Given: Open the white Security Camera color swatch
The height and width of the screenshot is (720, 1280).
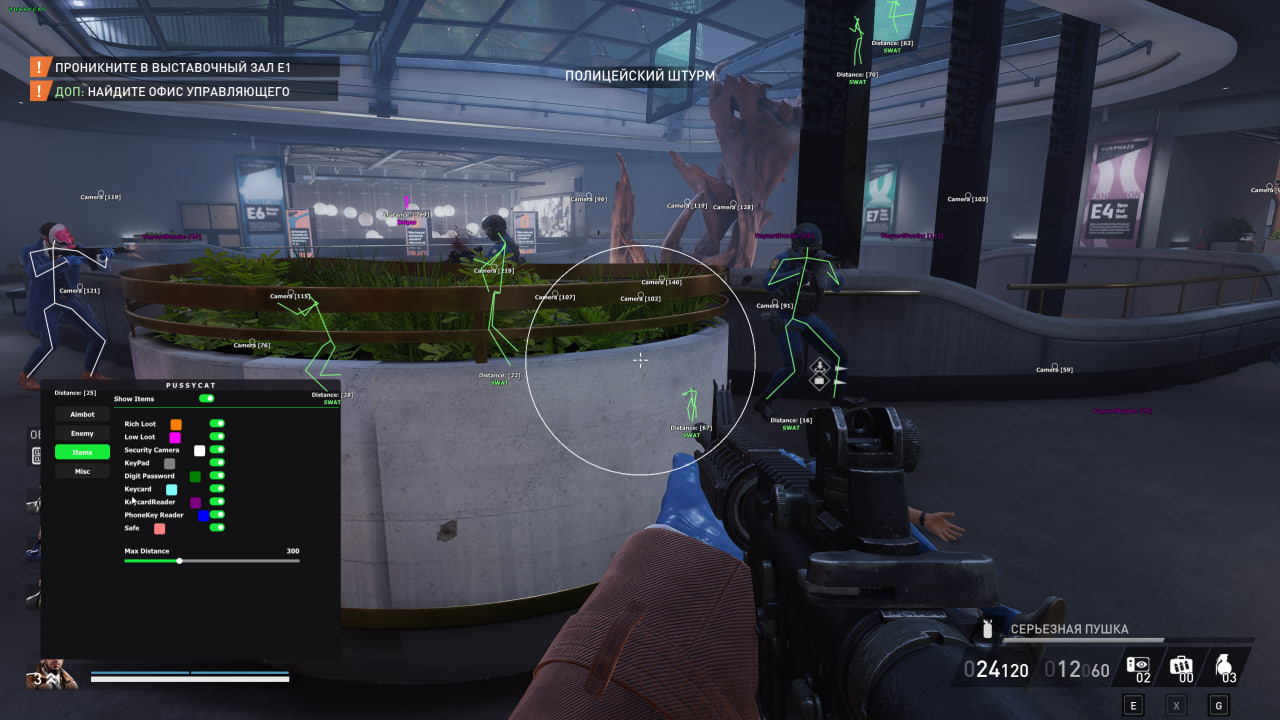Looking at the screenshot, I should (x=199, y=451).
